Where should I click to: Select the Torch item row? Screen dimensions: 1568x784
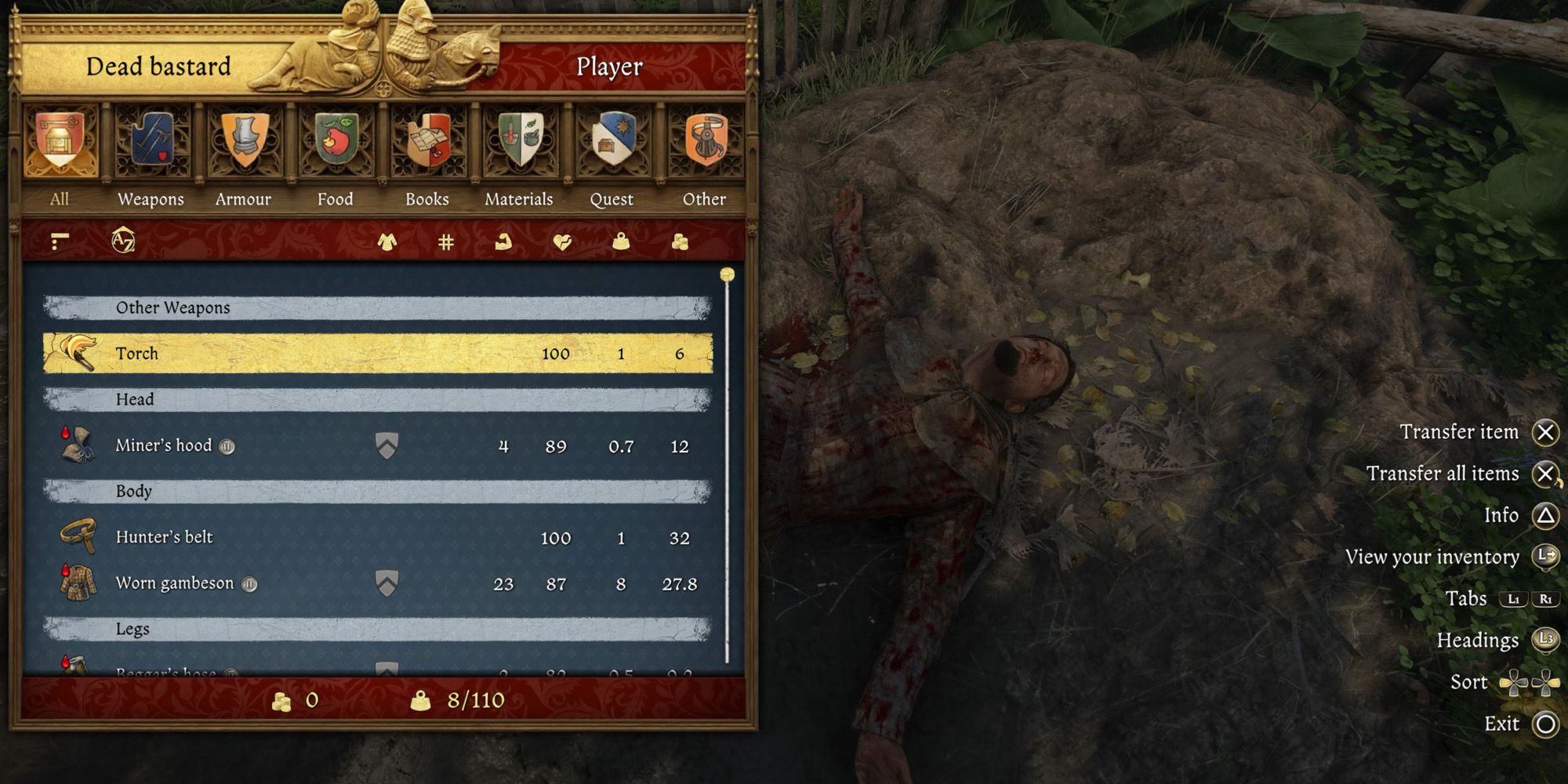[377, 354]
